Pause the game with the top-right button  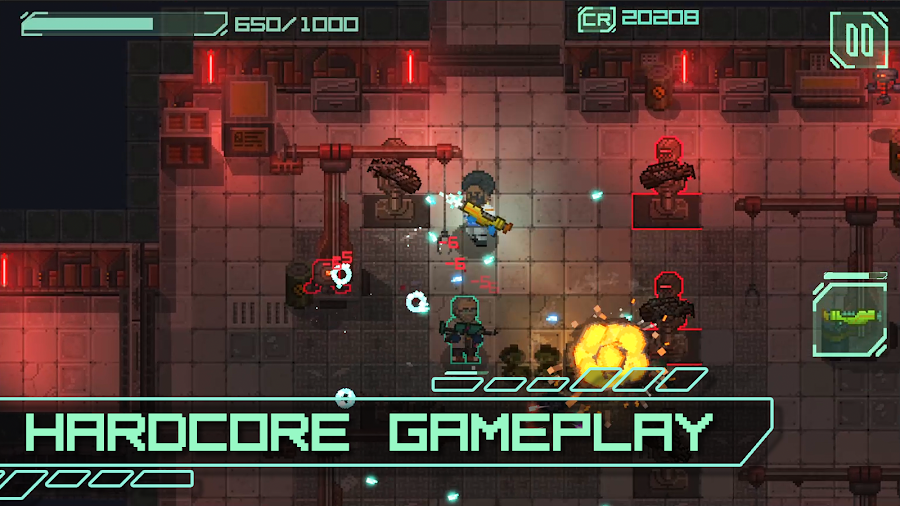pyautogui.click(x=858, y=40)
